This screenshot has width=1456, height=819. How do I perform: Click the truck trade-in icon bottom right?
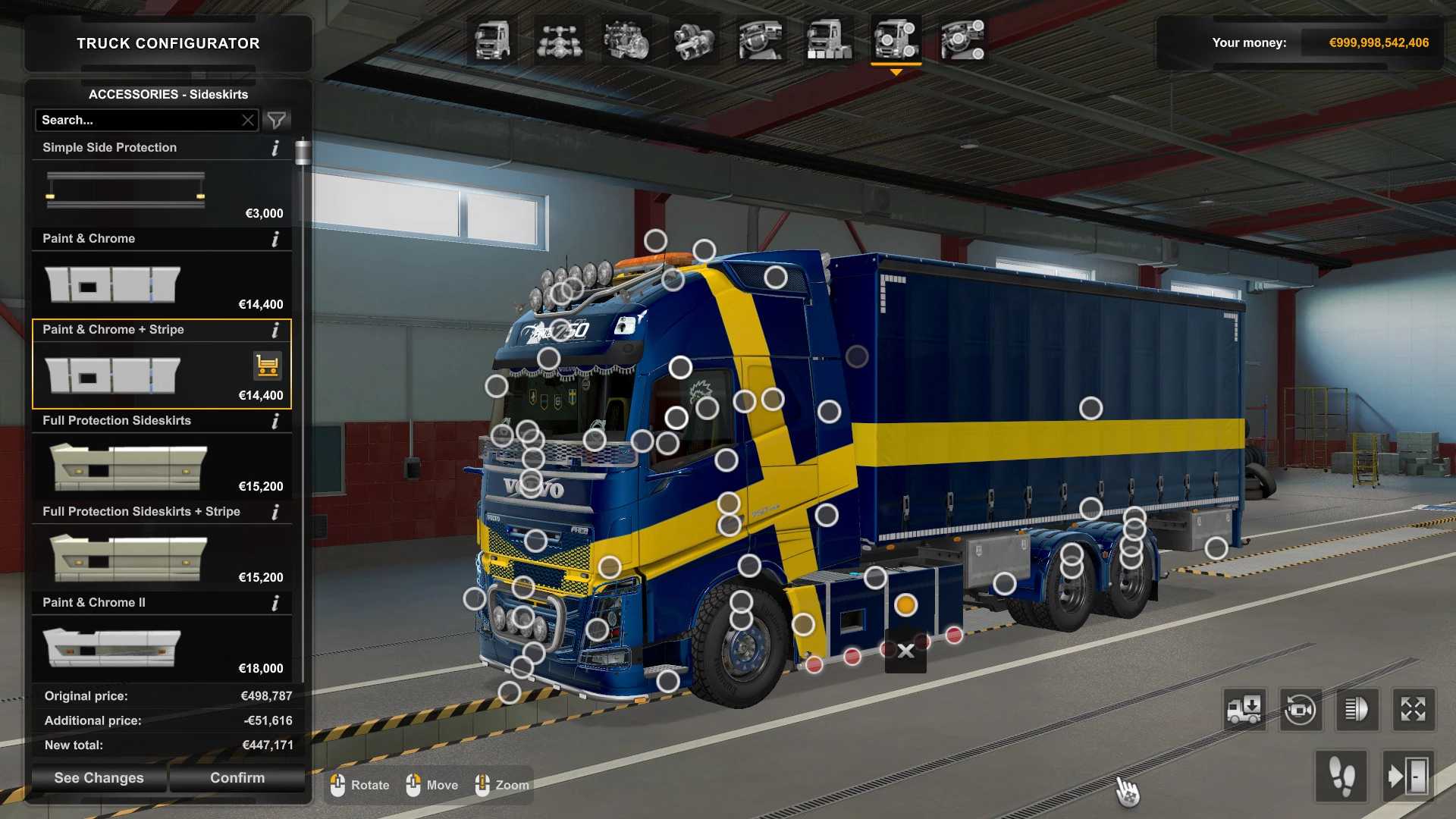1246,710
